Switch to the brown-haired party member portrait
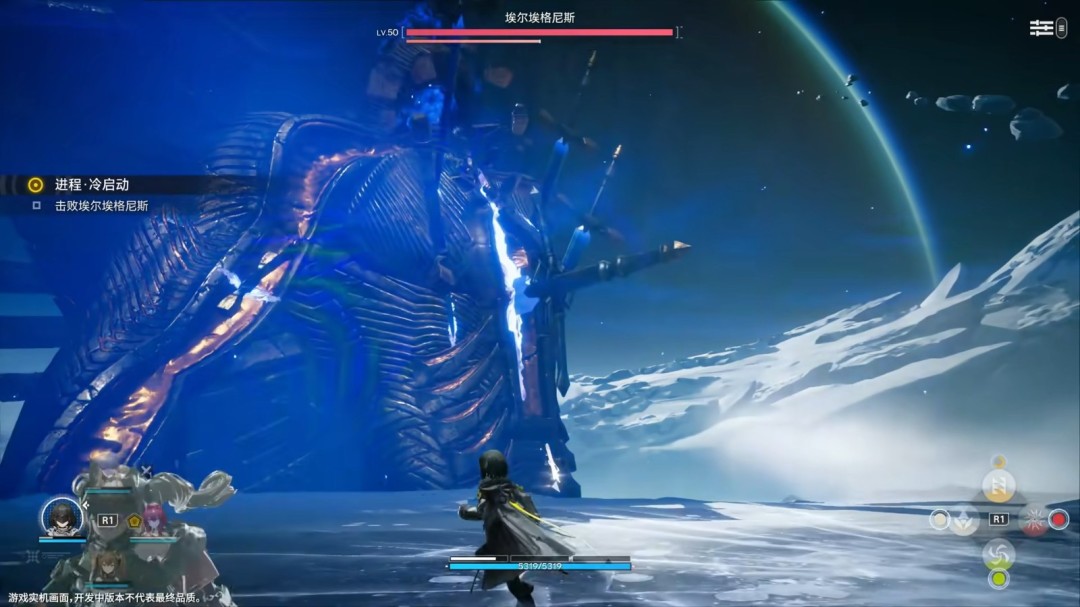This screenshot has height=607, width=1080. click(107, 565)
